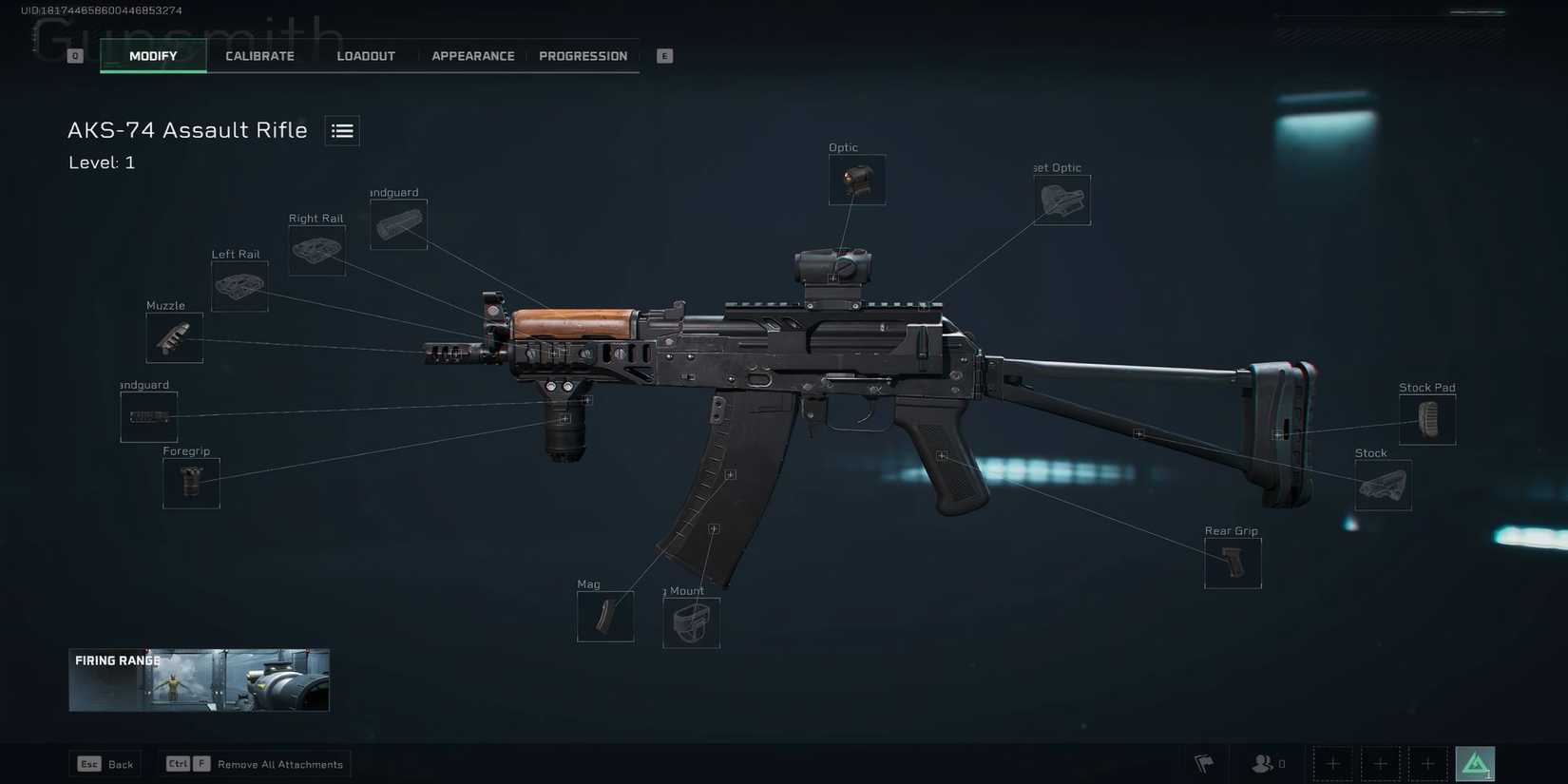
Task: Click the flag report icon bottom right
Action: click(x=1203, y=763)
